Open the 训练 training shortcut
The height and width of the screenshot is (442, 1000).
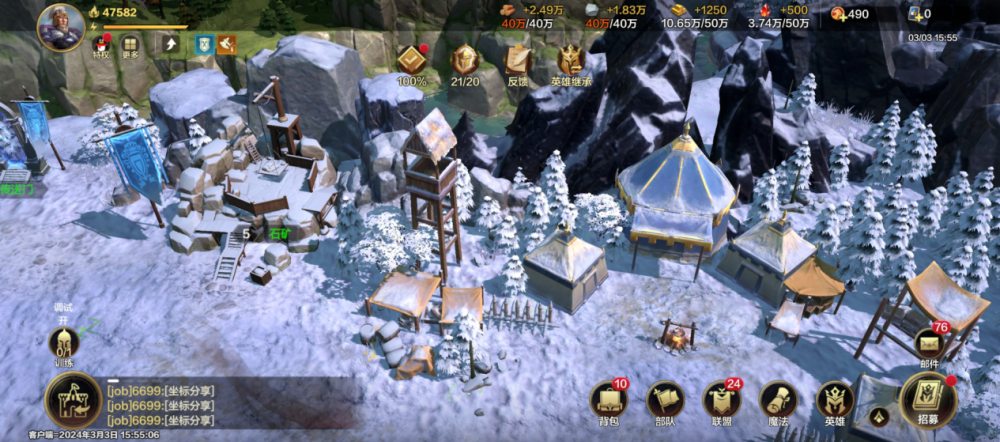[64, 345]
